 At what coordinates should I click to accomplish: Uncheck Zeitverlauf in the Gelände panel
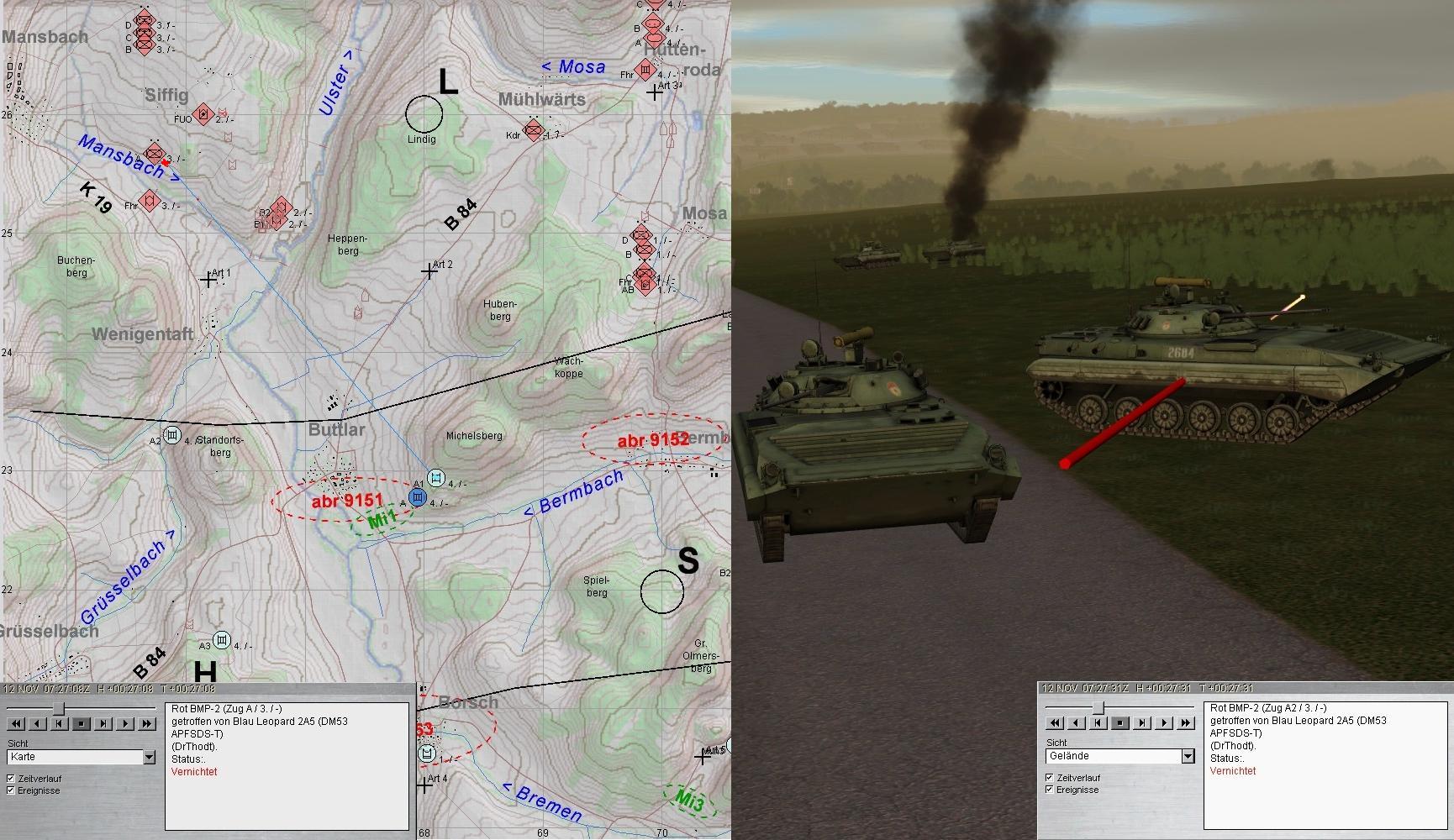point(1050,778)
